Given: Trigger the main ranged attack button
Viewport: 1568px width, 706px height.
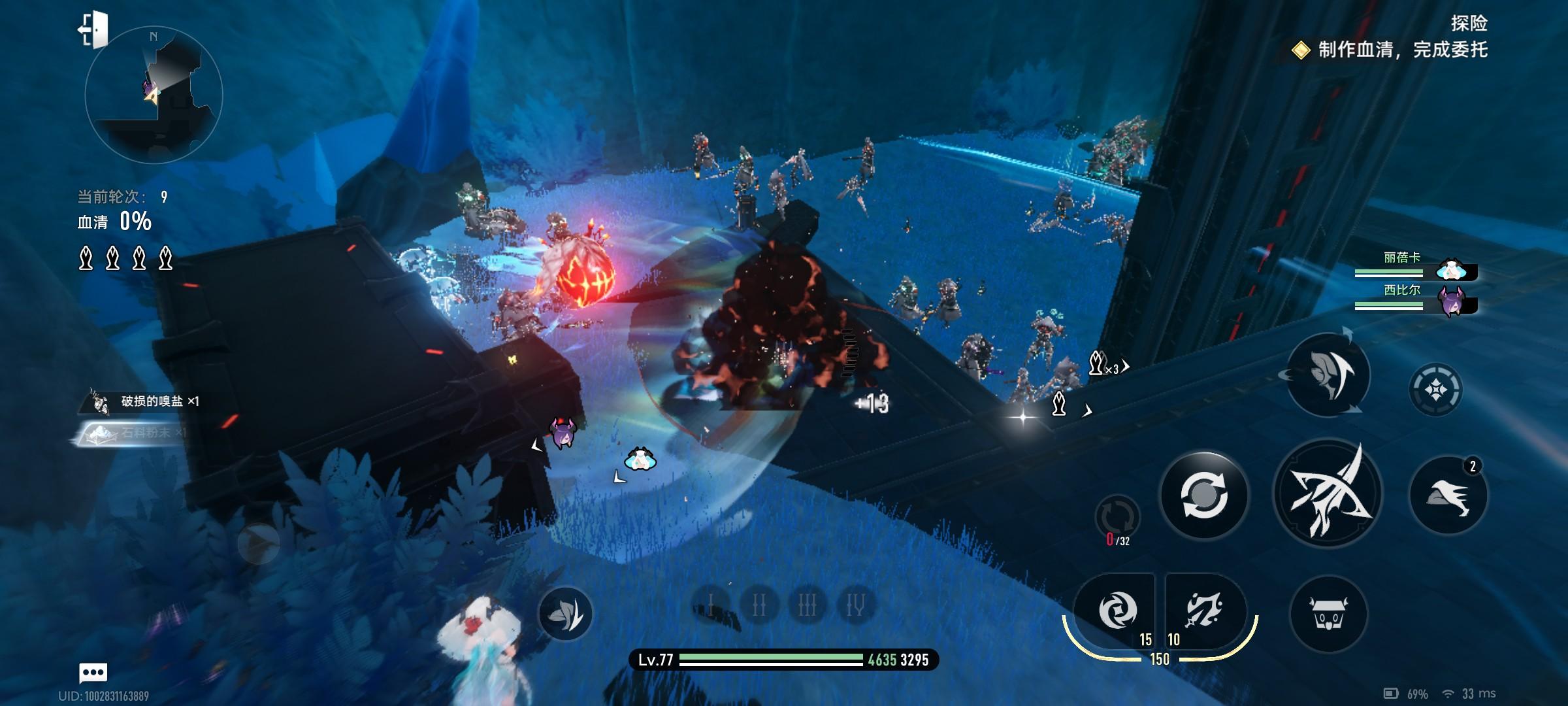Looking at the screenshot, I should [1328, 494].
